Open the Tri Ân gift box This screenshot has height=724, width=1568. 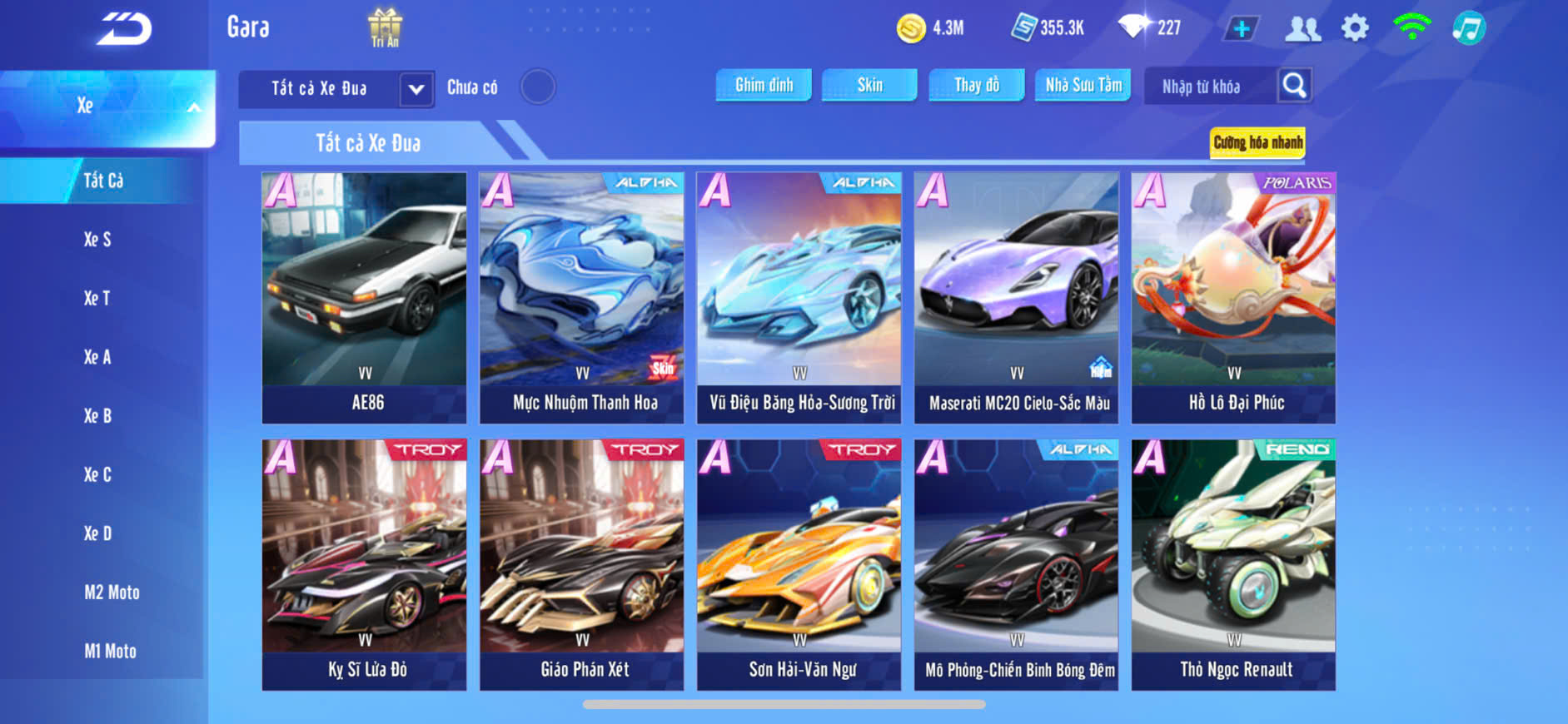click(x=385, y=27)
